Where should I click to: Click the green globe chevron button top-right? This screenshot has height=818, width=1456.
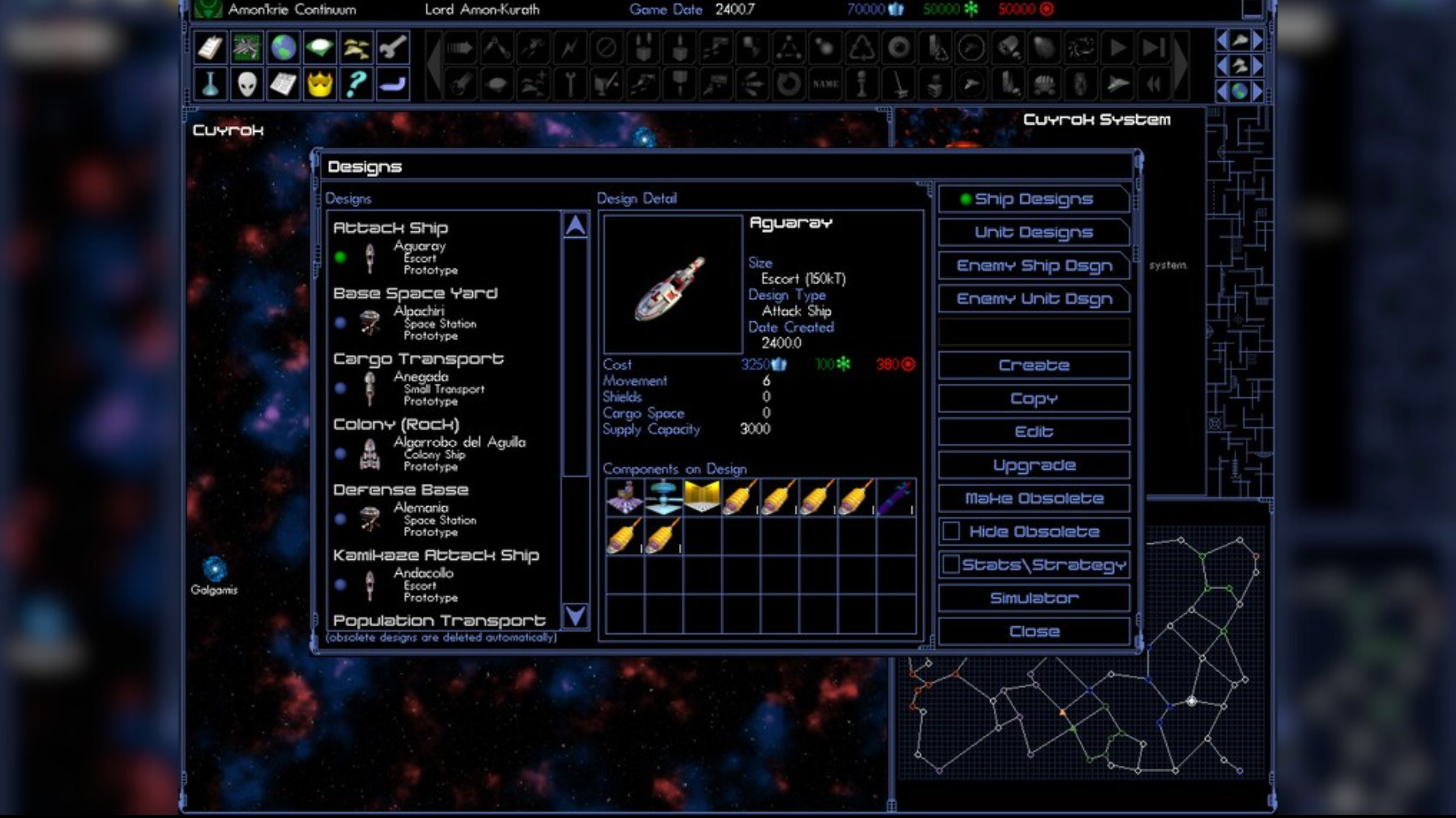[x=1240, y=91]
